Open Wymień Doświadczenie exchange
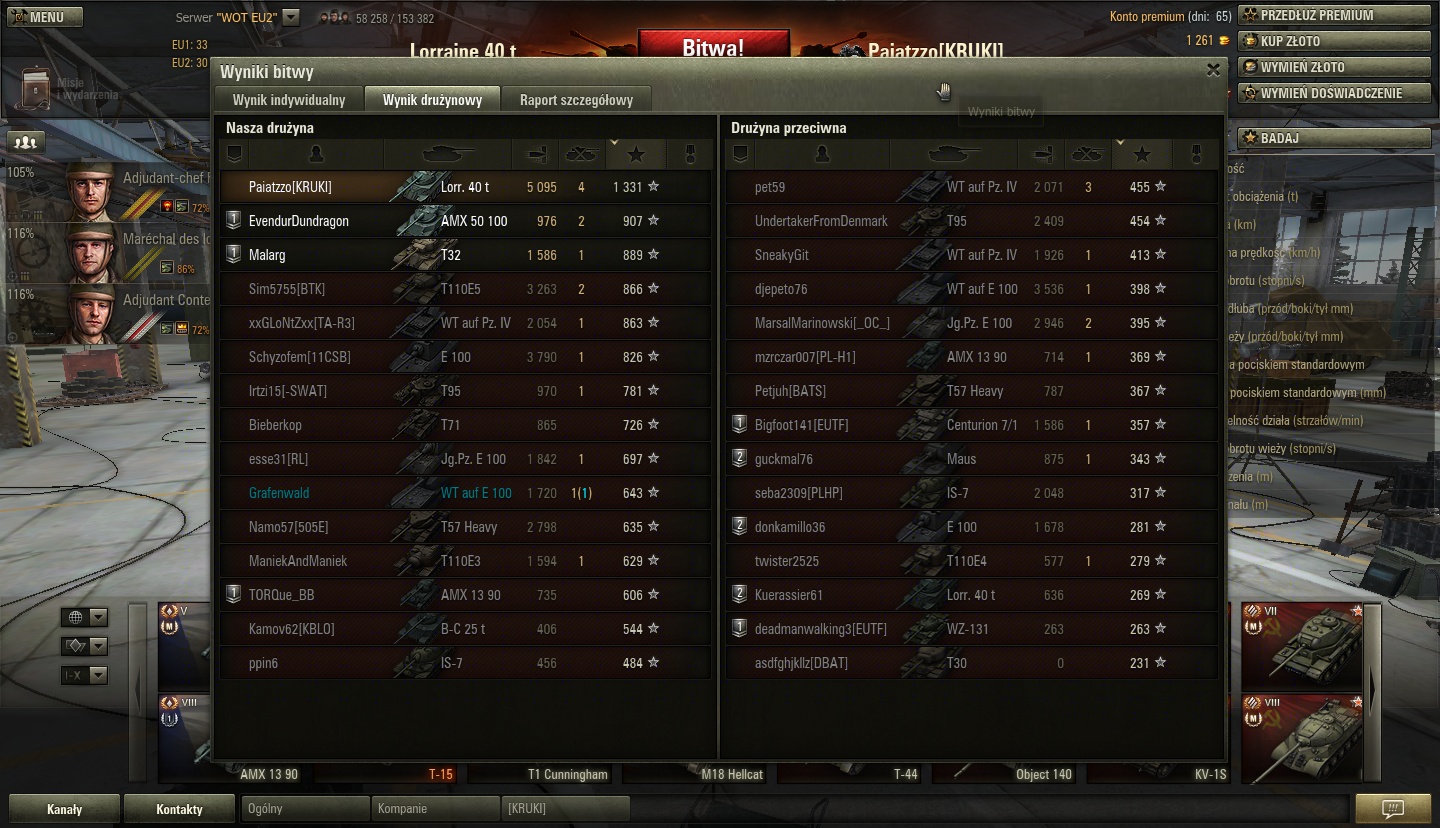1440x828 pixels. click(x=1335, y=93)
